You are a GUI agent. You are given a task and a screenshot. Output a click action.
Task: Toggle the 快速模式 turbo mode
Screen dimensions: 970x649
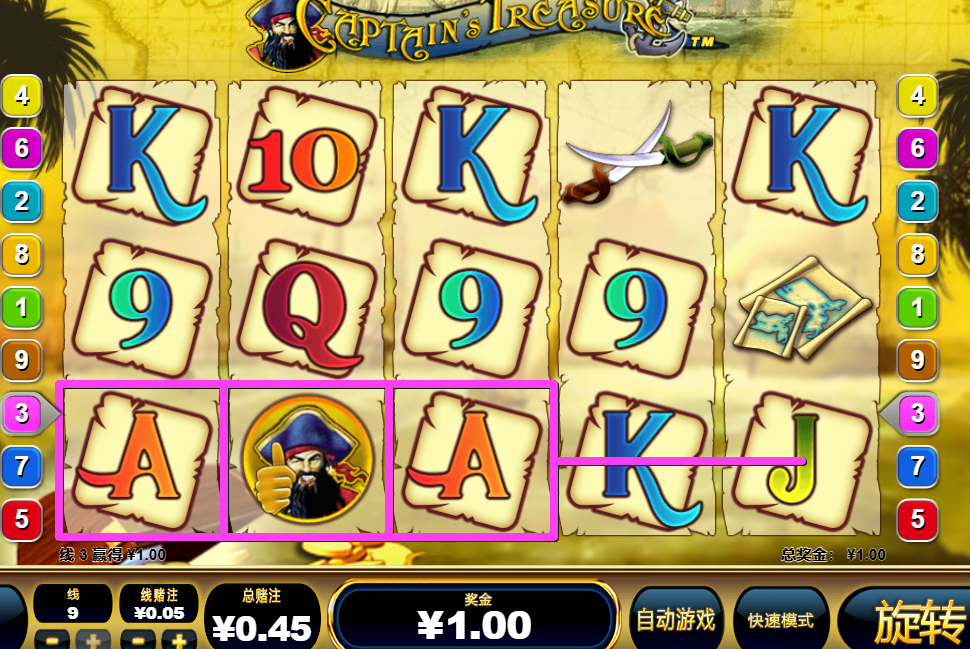781,620
